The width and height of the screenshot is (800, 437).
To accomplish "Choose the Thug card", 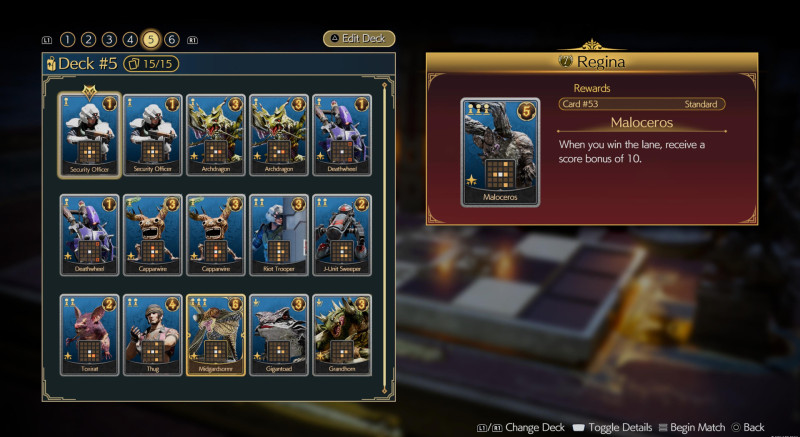I will 153,334.
